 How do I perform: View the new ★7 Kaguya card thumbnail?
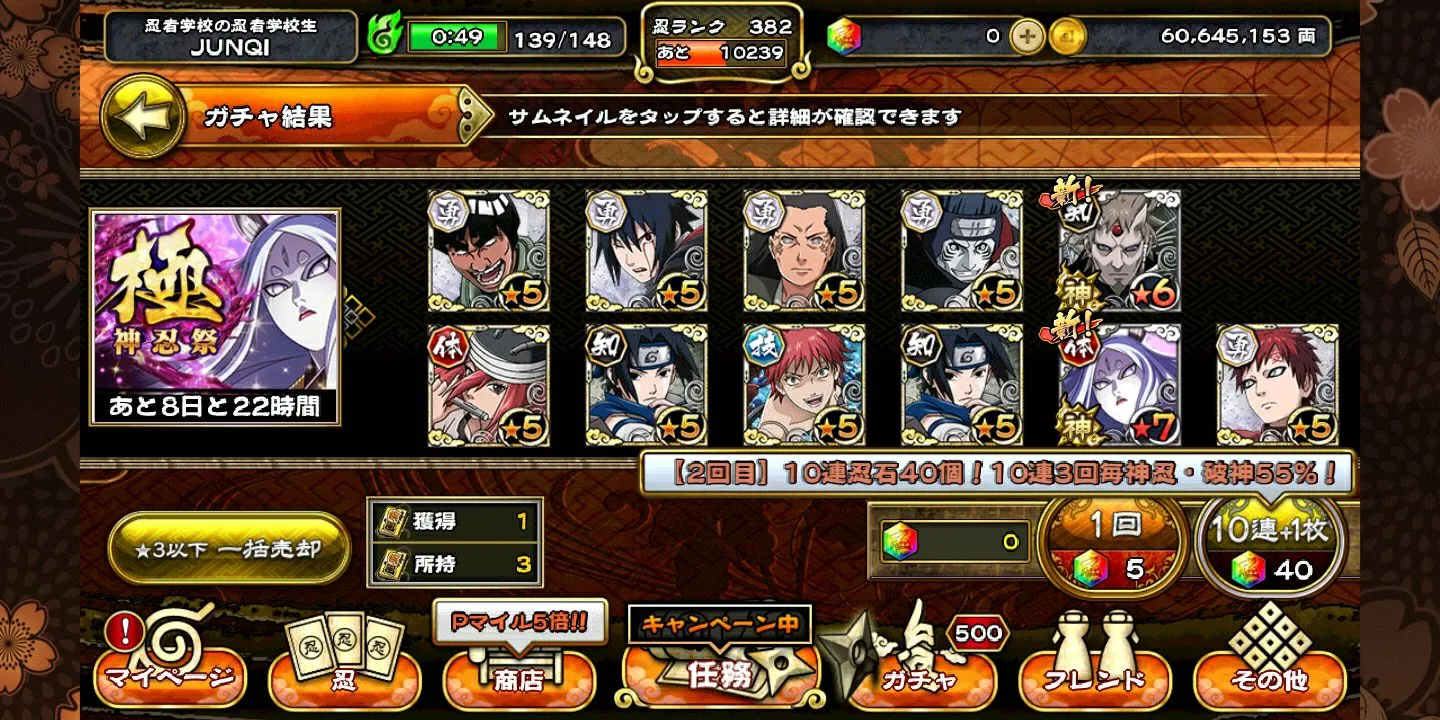pos(1120,385)
